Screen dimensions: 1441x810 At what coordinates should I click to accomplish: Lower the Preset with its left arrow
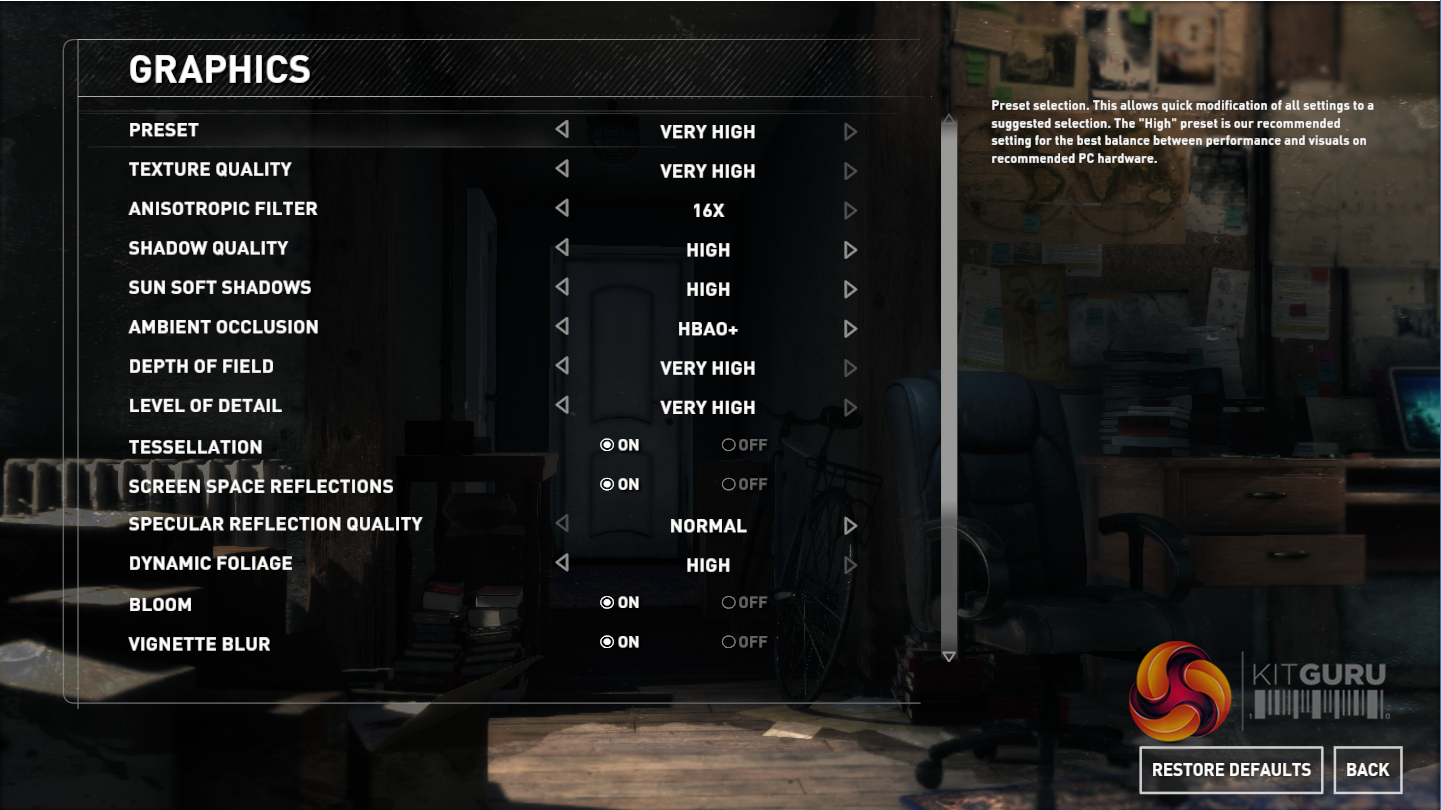click(x=562, y=130)
